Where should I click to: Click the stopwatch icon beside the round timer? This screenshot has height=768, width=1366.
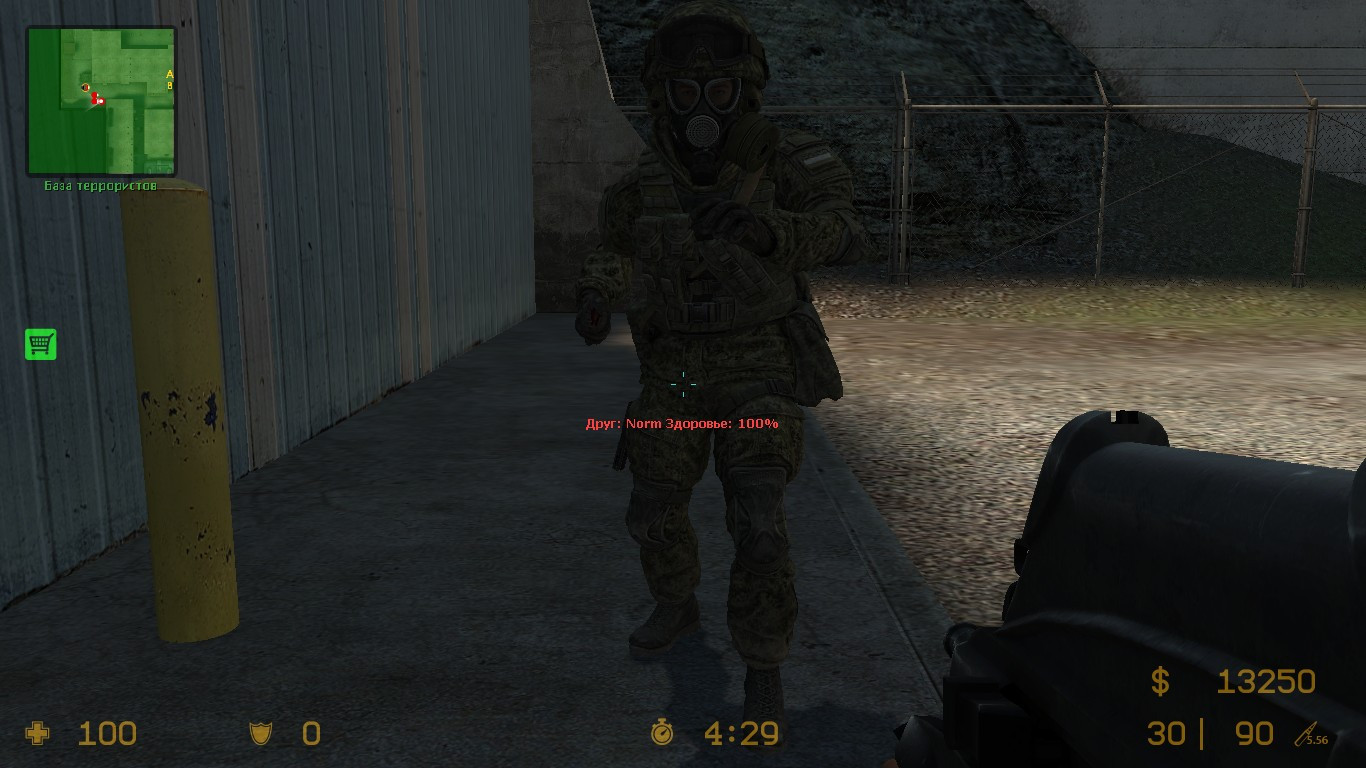click(662, 734)
